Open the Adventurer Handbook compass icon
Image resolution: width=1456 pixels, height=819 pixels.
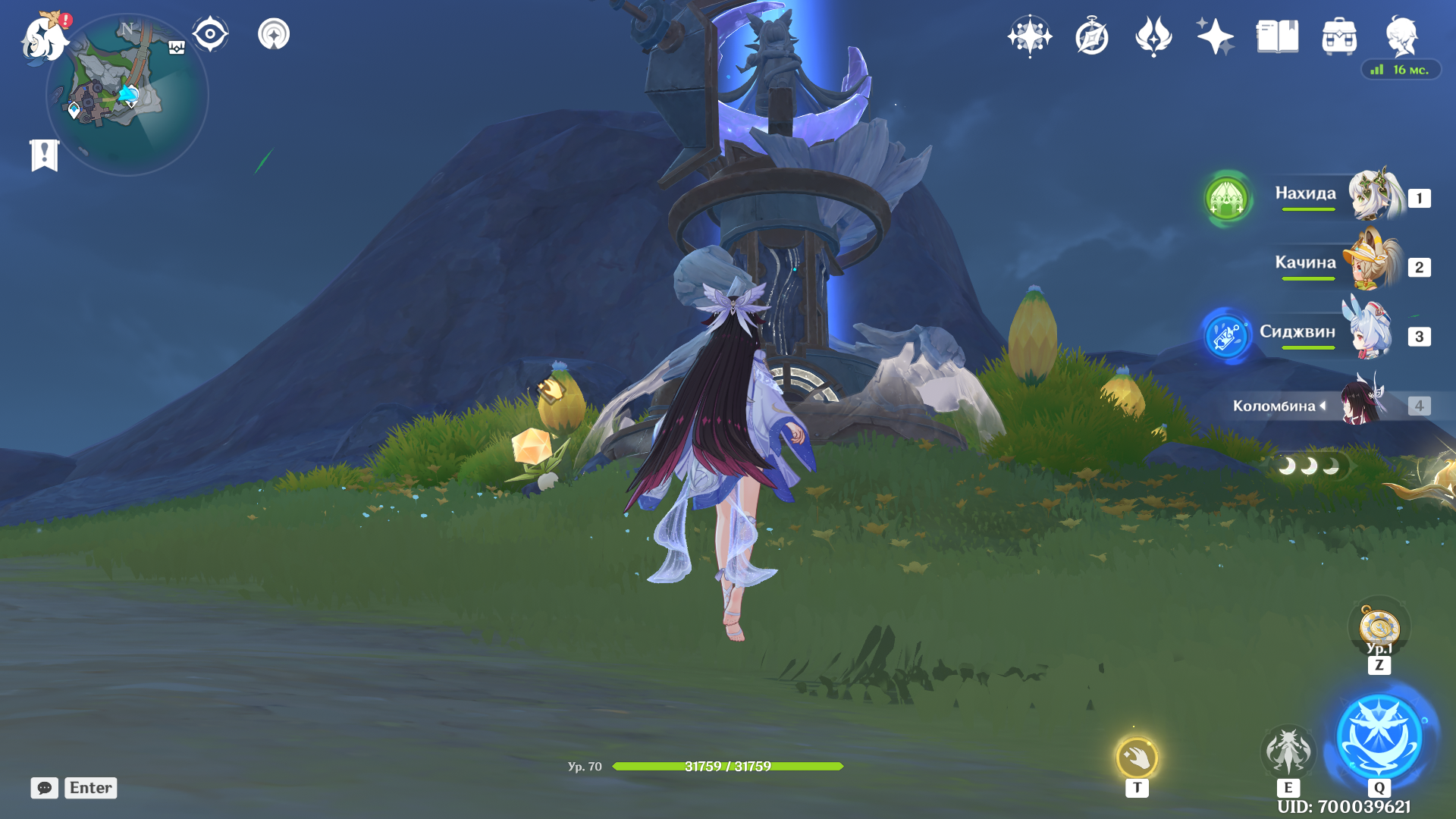tap(1092, 36)
